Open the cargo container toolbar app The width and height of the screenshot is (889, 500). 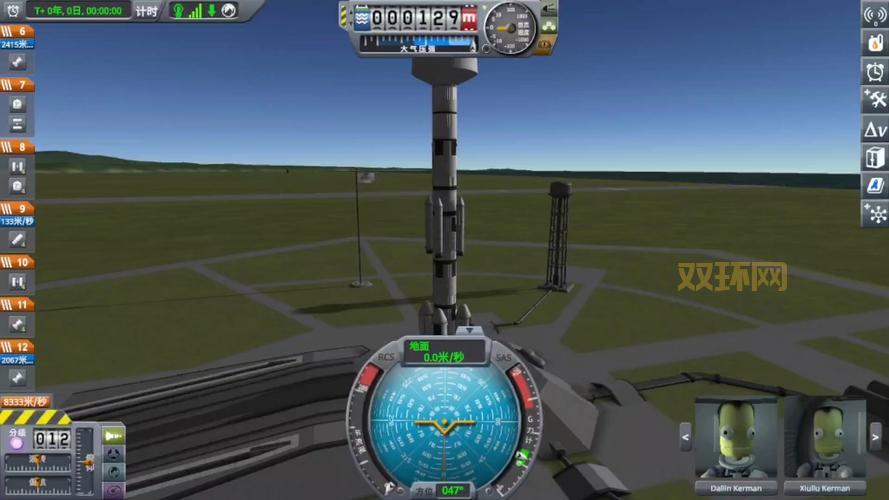875,157
